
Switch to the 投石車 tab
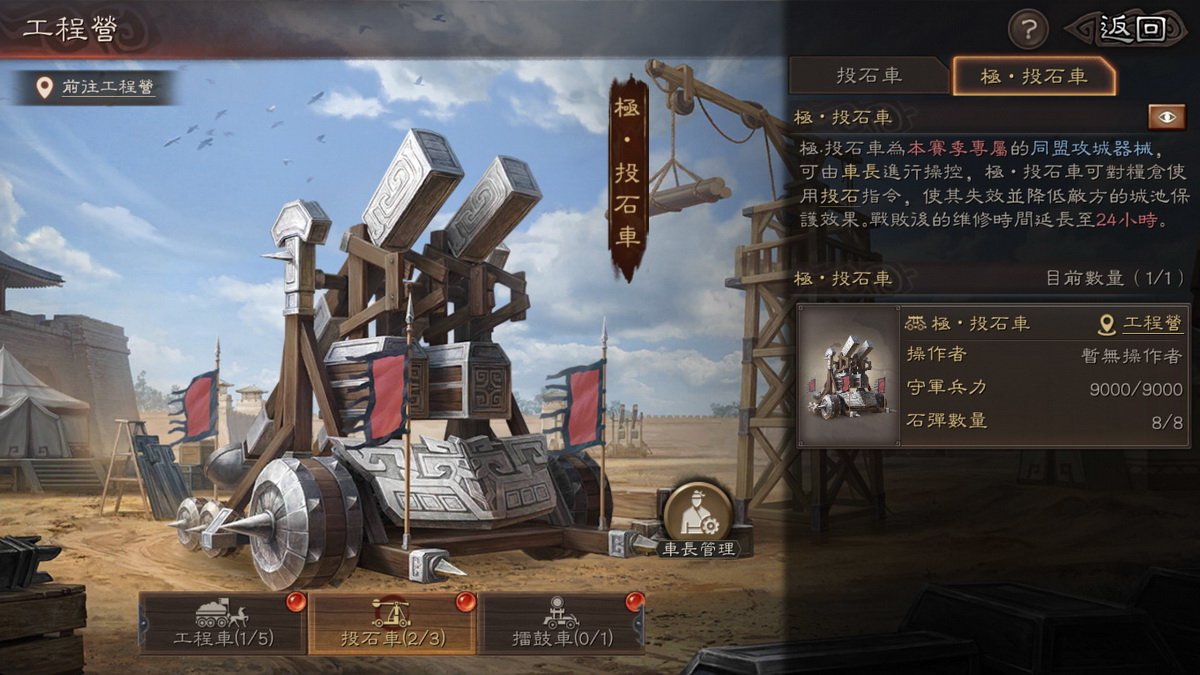(x=868, y=76)
